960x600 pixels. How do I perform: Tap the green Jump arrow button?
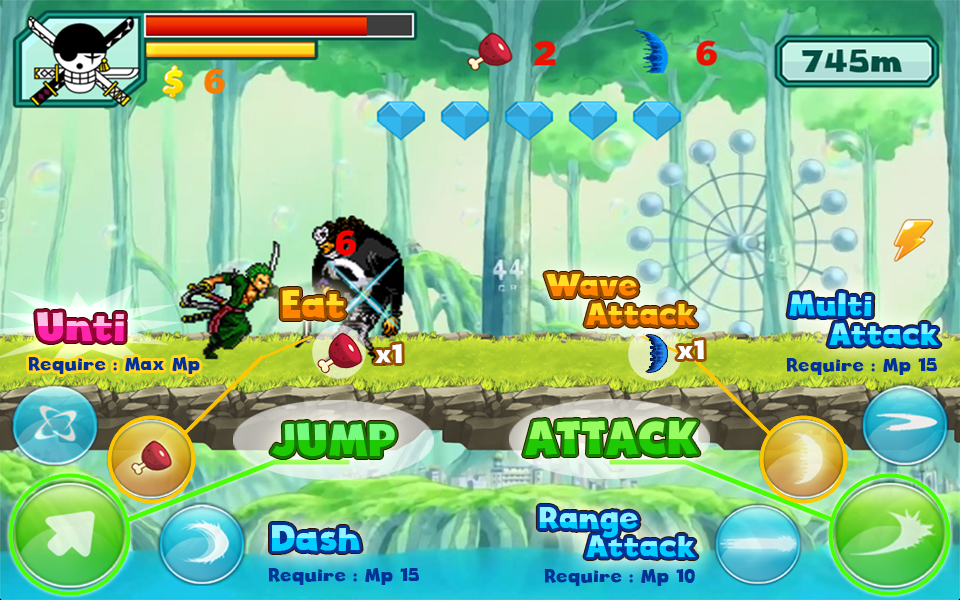[x=69, y=535]
